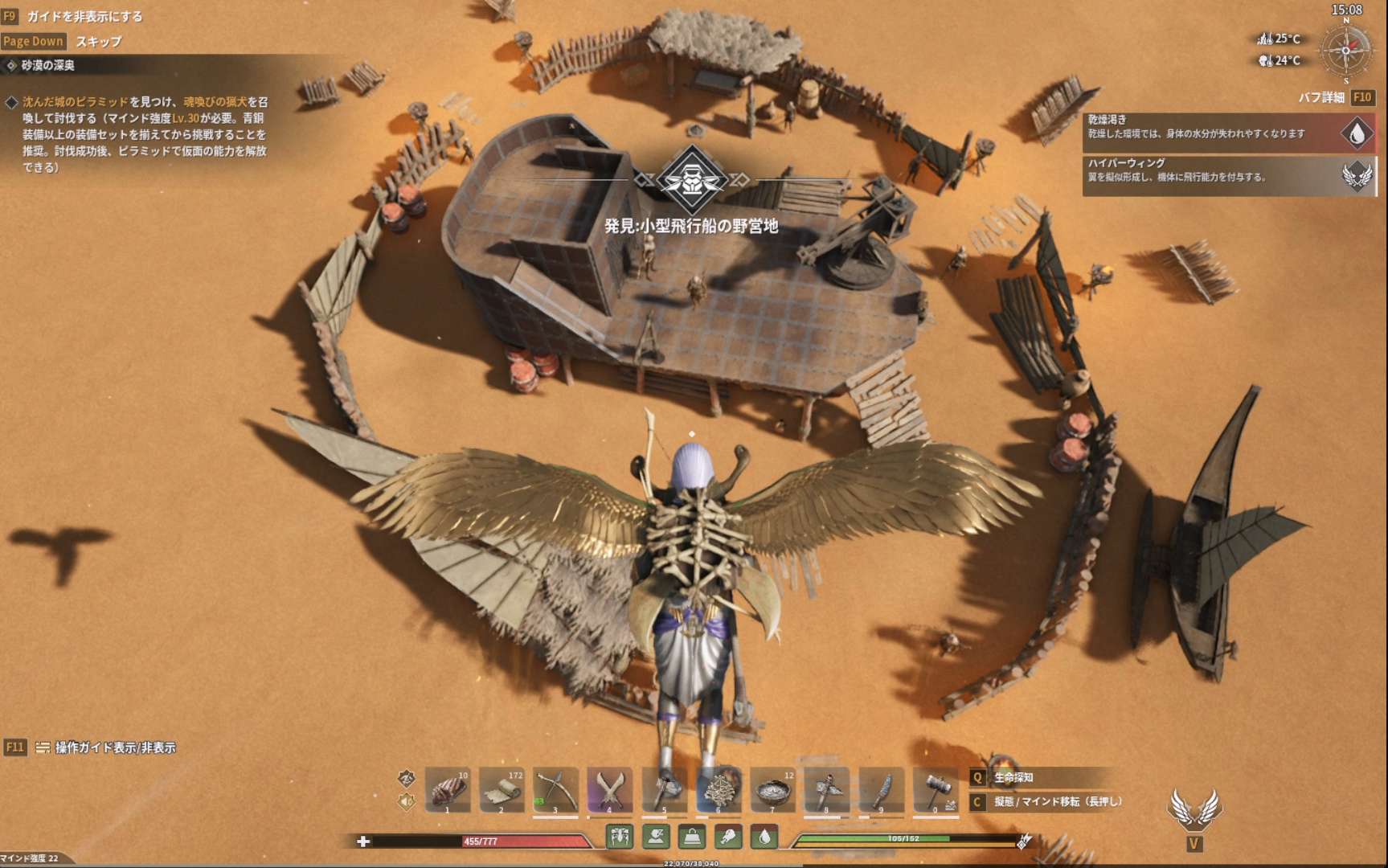Click the Hyper Wing ability icon
The height and width of the screenshot is (868, 1388).
click(x=1194, y=808)
